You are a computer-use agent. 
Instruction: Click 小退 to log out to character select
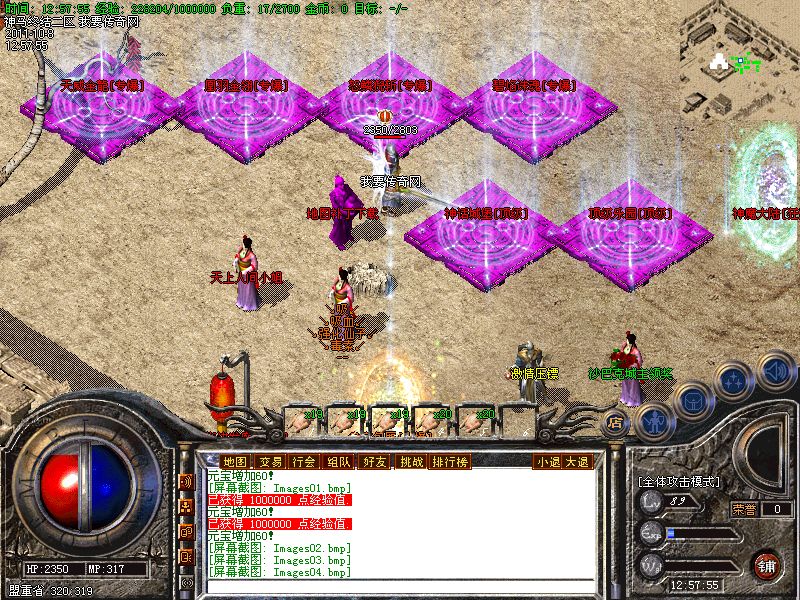[x=547, y=462]
